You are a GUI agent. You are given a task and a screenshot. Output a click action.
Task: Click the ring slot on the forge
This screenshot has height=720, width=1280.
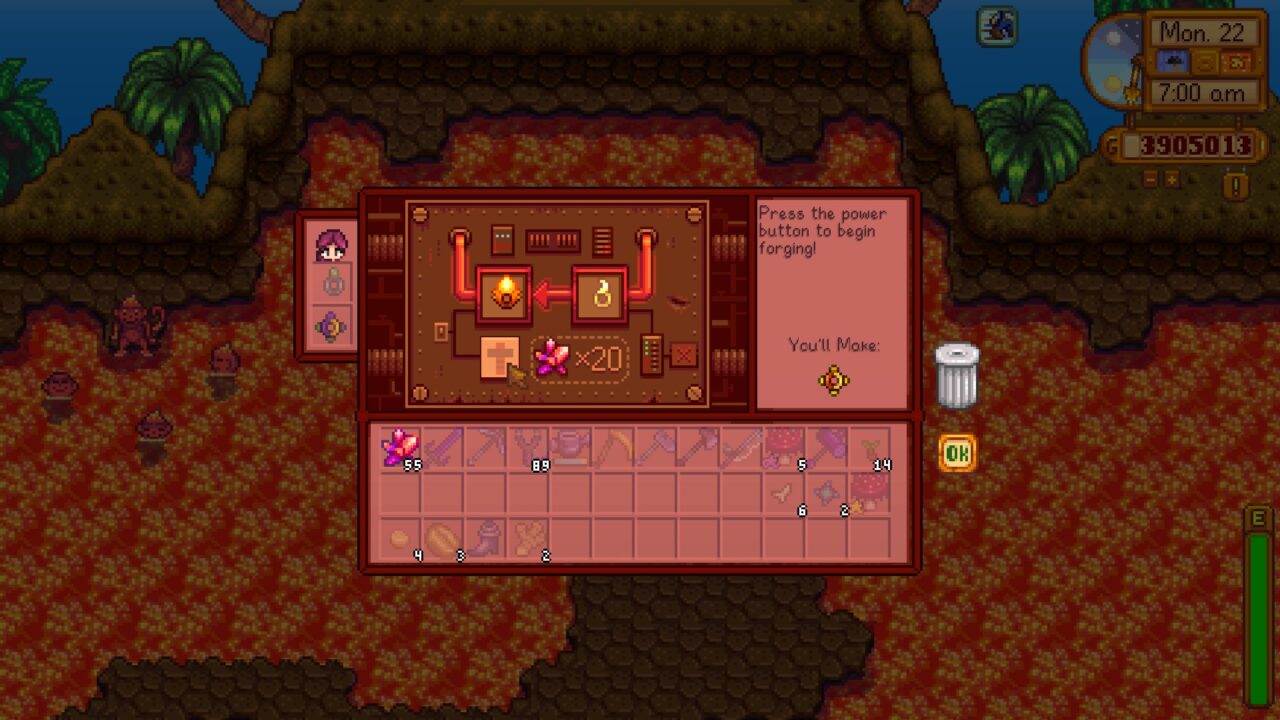click(600, 294)
